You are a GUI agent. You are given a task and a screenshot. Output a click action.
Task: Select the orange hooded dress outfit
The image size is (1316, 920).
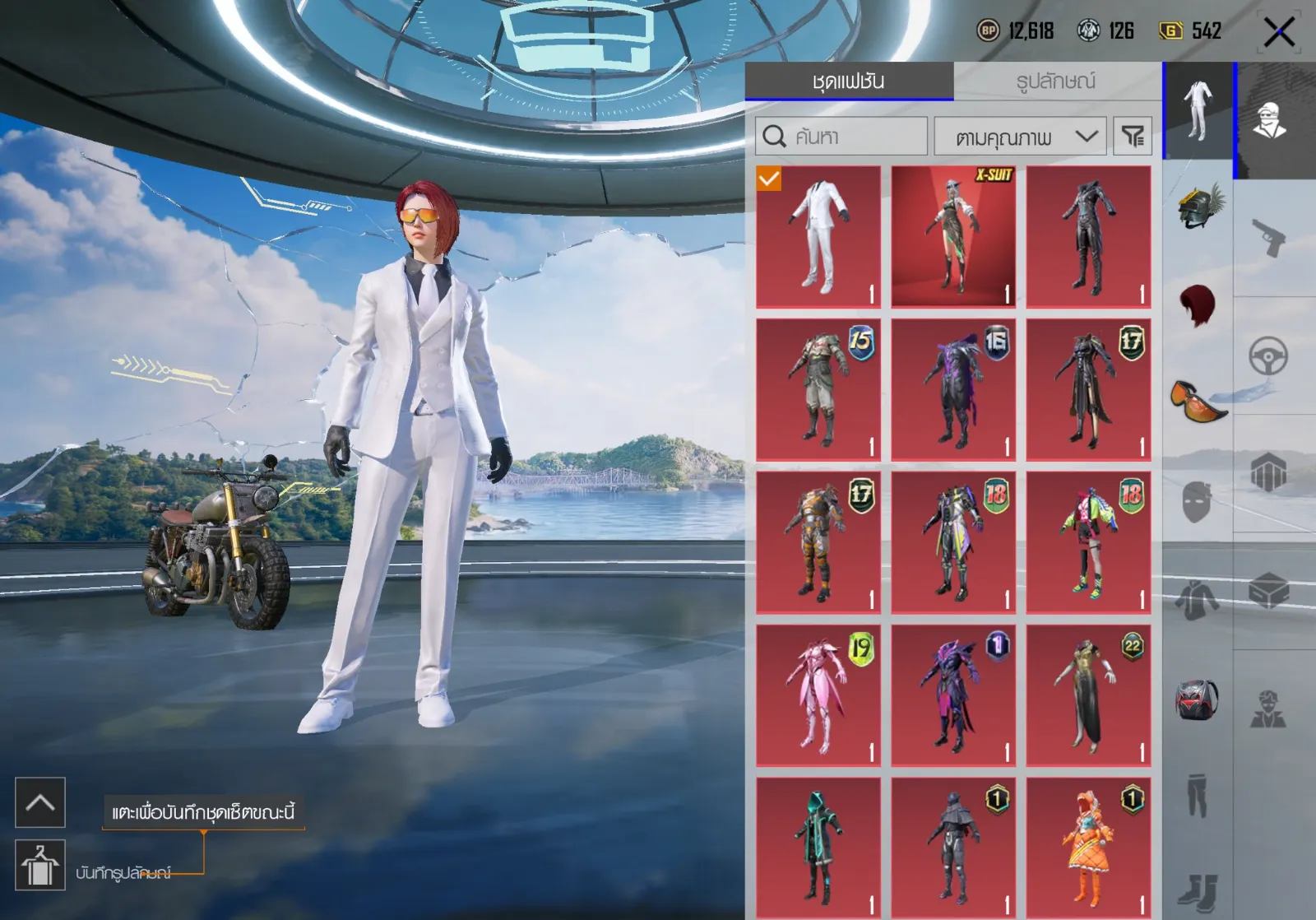(x=1088, y=848)
